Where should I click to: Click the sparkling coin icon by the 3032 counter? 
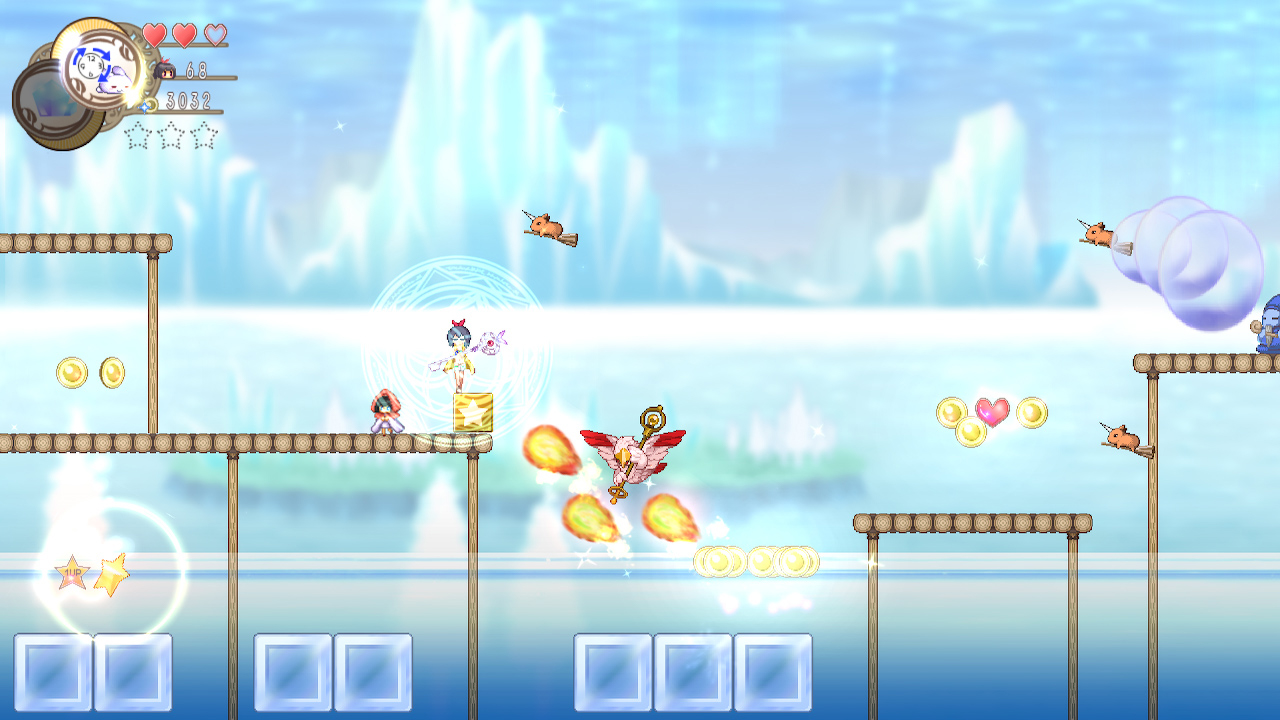(147, 104)
